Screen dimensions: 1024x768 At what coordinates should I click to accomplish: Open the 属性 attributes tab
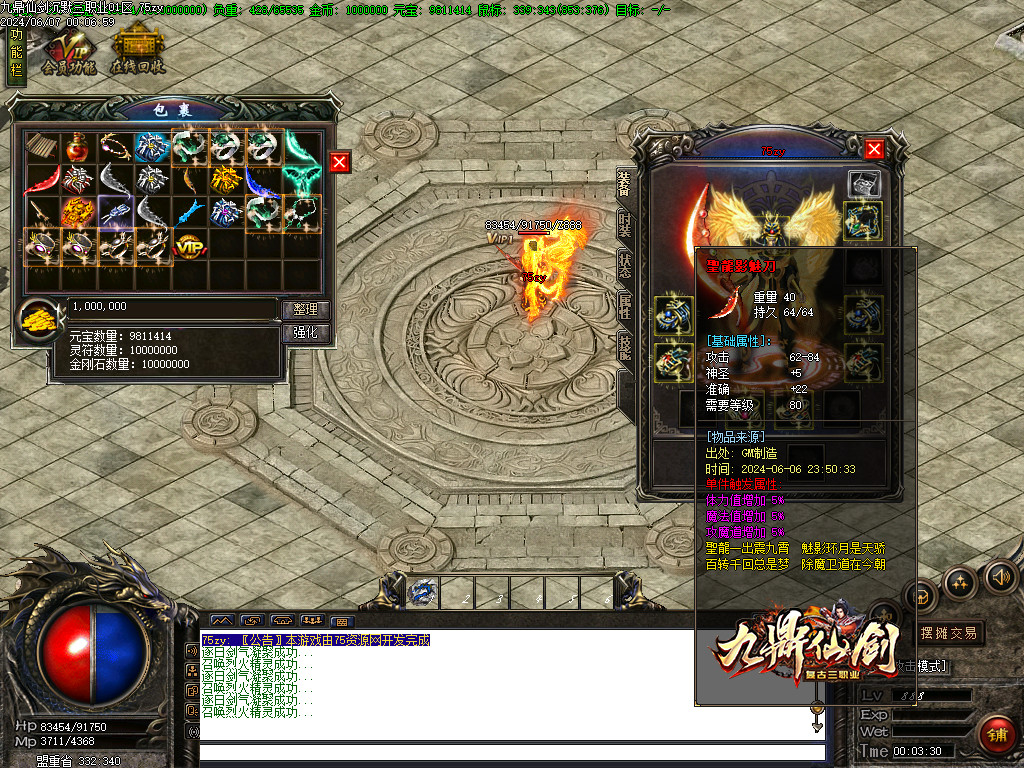624,307
